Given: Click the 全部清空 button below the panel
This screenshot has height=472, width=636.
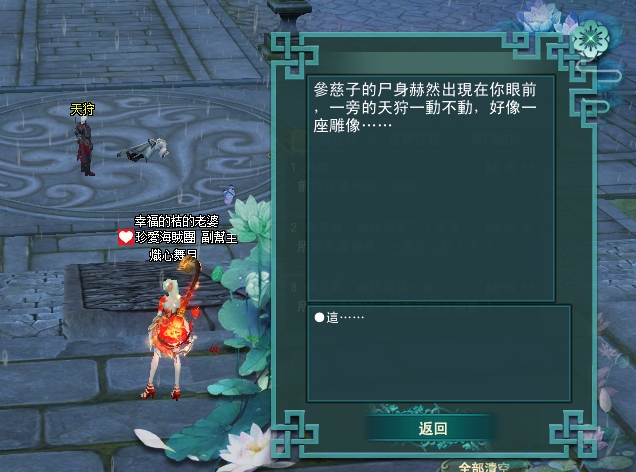Looking at the screenshot, I should click(x=484, y=466).
